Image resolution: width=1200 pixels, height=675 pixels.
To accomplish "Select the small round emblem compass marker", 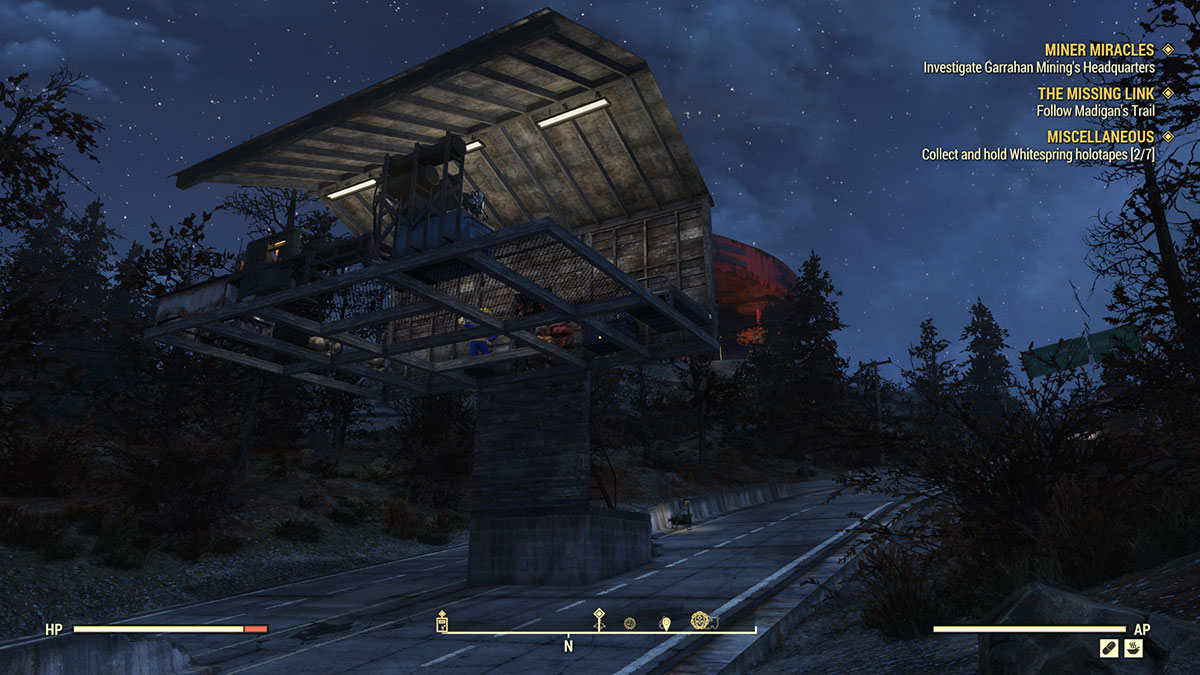I will [630, 623].
